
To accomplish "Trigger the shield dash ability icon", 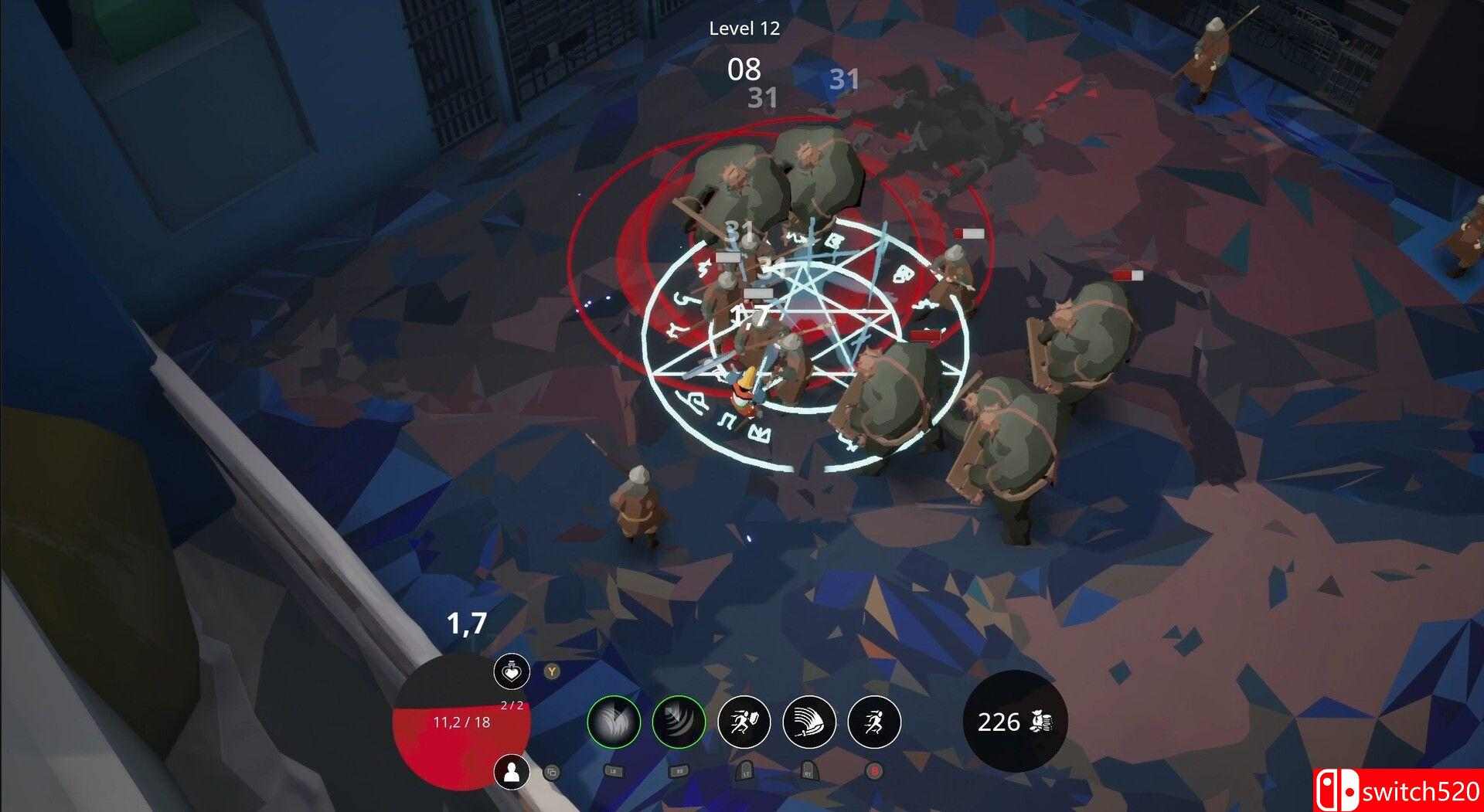I will [744, 721].
